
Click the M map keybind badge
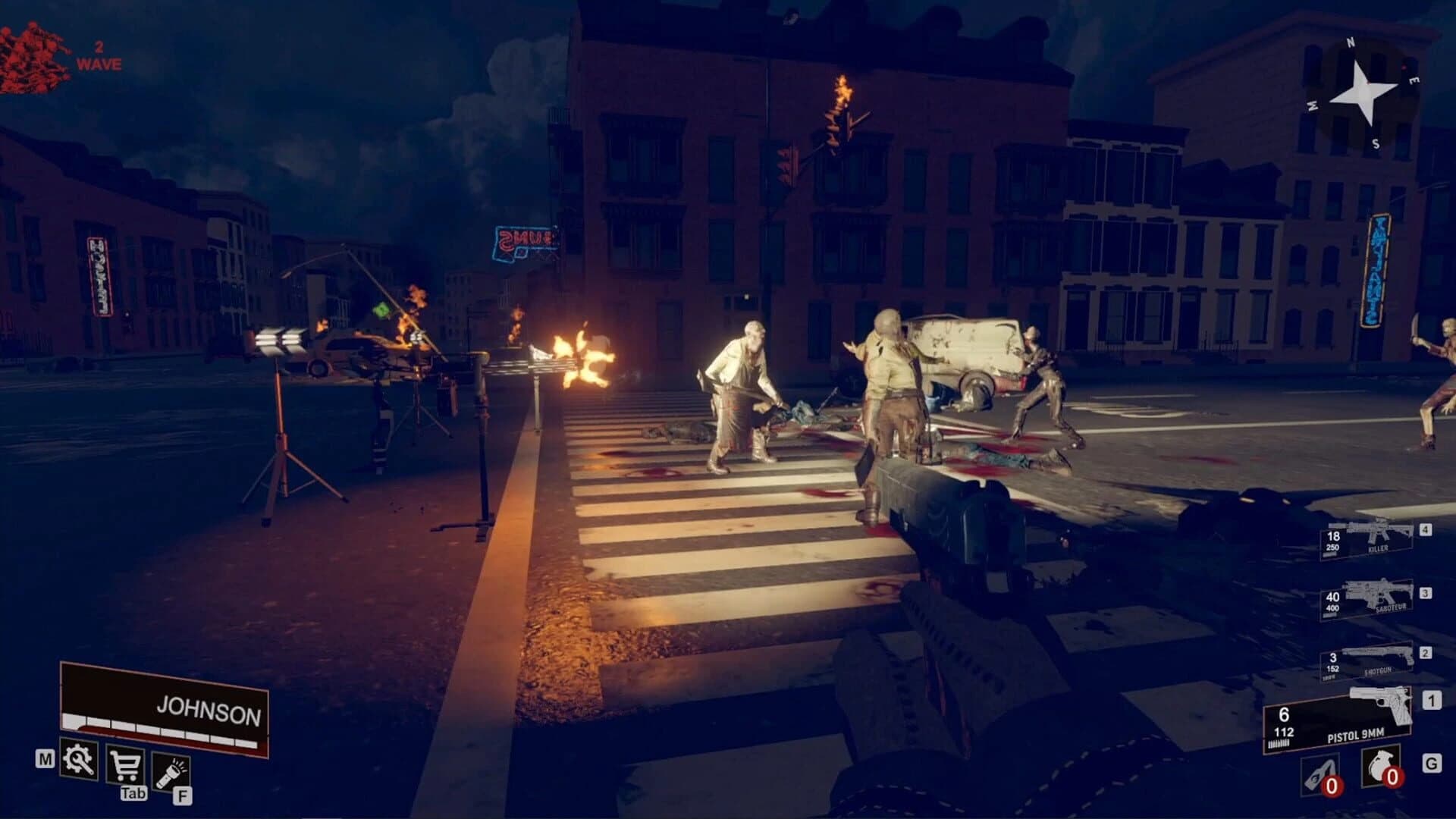(45, 759)
